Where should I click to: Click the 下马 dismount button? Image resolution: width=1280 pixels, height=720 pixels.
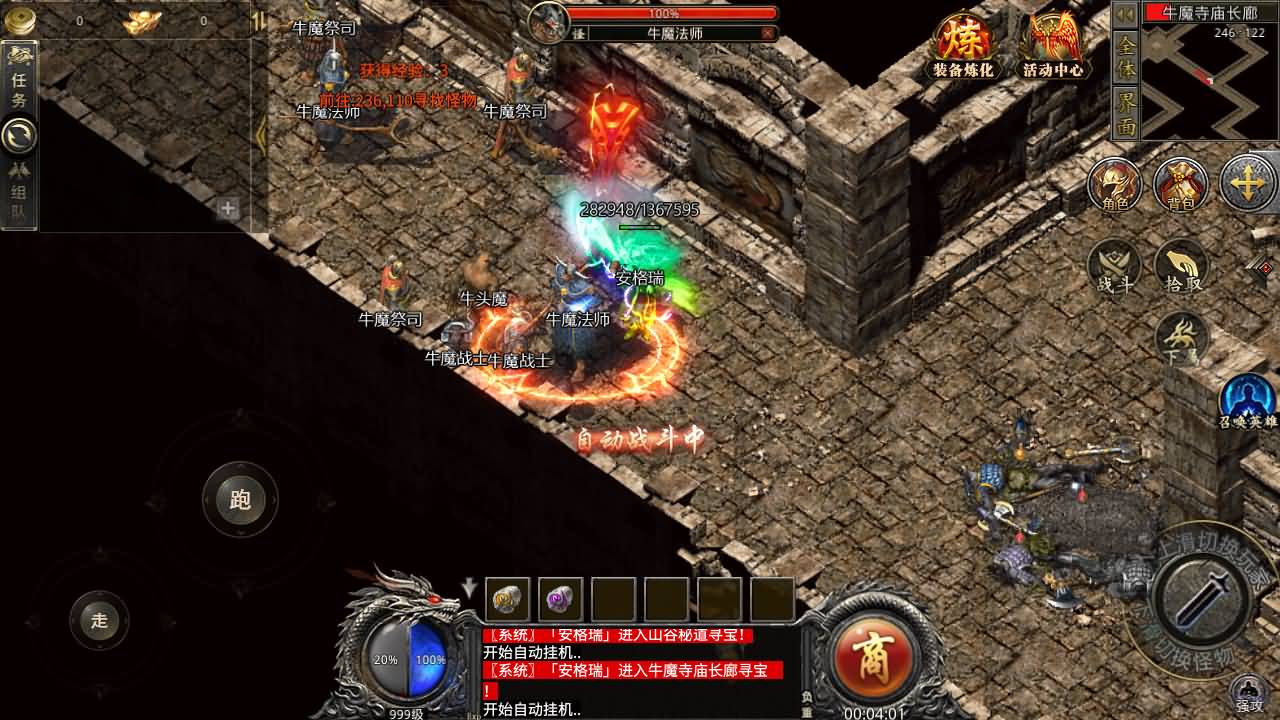1181,338
